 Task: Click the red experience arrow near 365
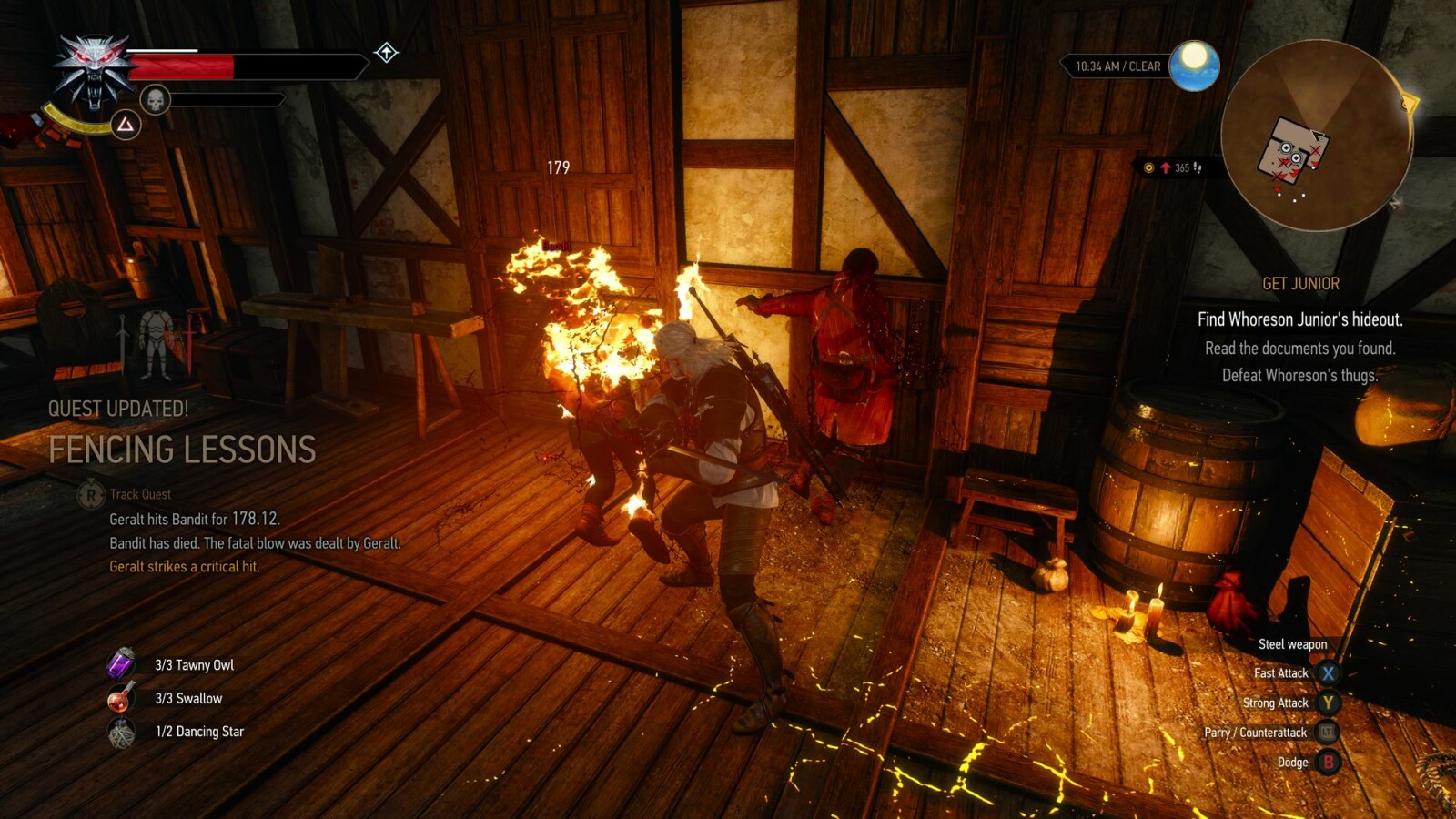tap(1168, 167)
